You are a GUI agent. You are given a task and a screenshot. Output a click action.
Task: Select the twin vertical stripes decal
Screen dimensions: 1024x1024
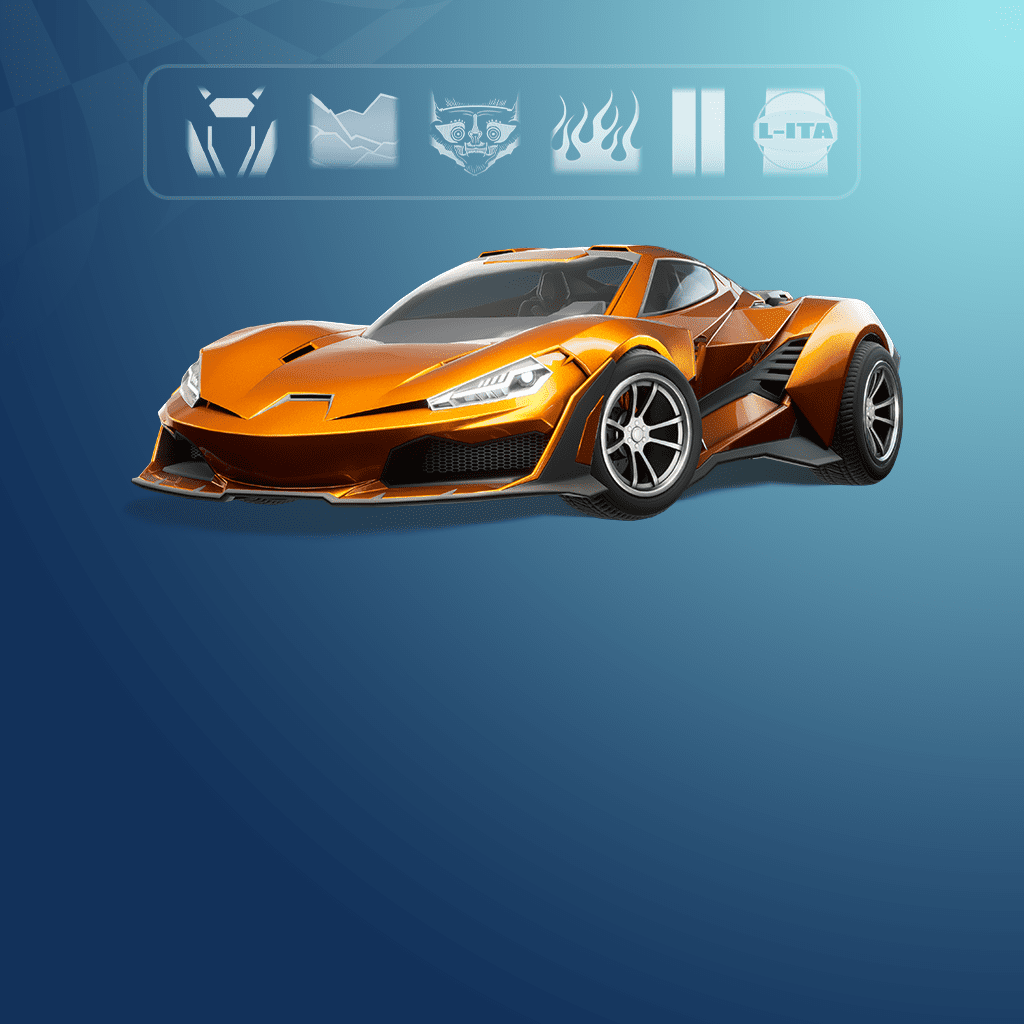pyautogui.click(x=698, y=132)
